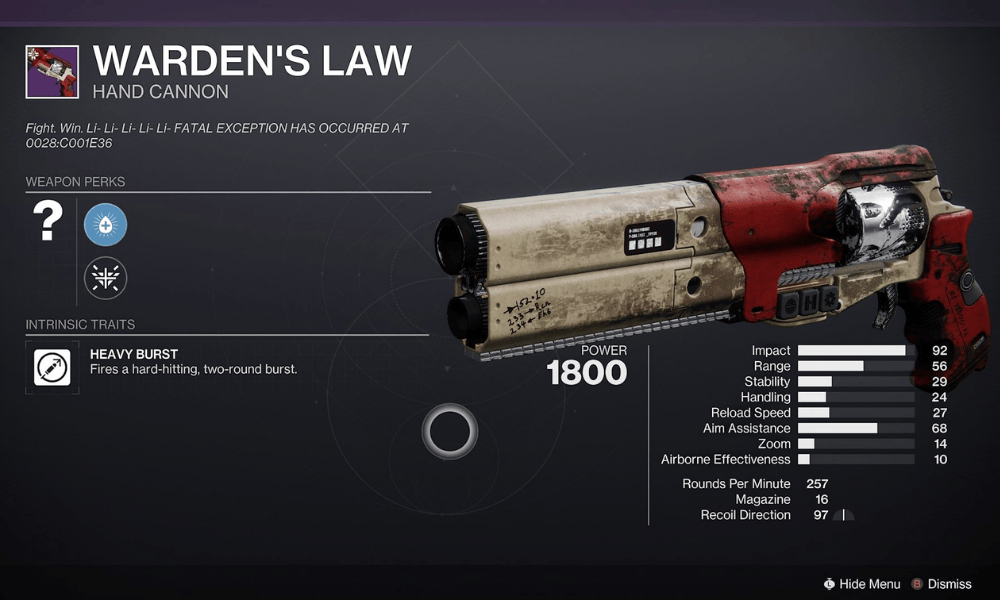Inspect the Heavy Burst intrinsic trait

(52, 367)
